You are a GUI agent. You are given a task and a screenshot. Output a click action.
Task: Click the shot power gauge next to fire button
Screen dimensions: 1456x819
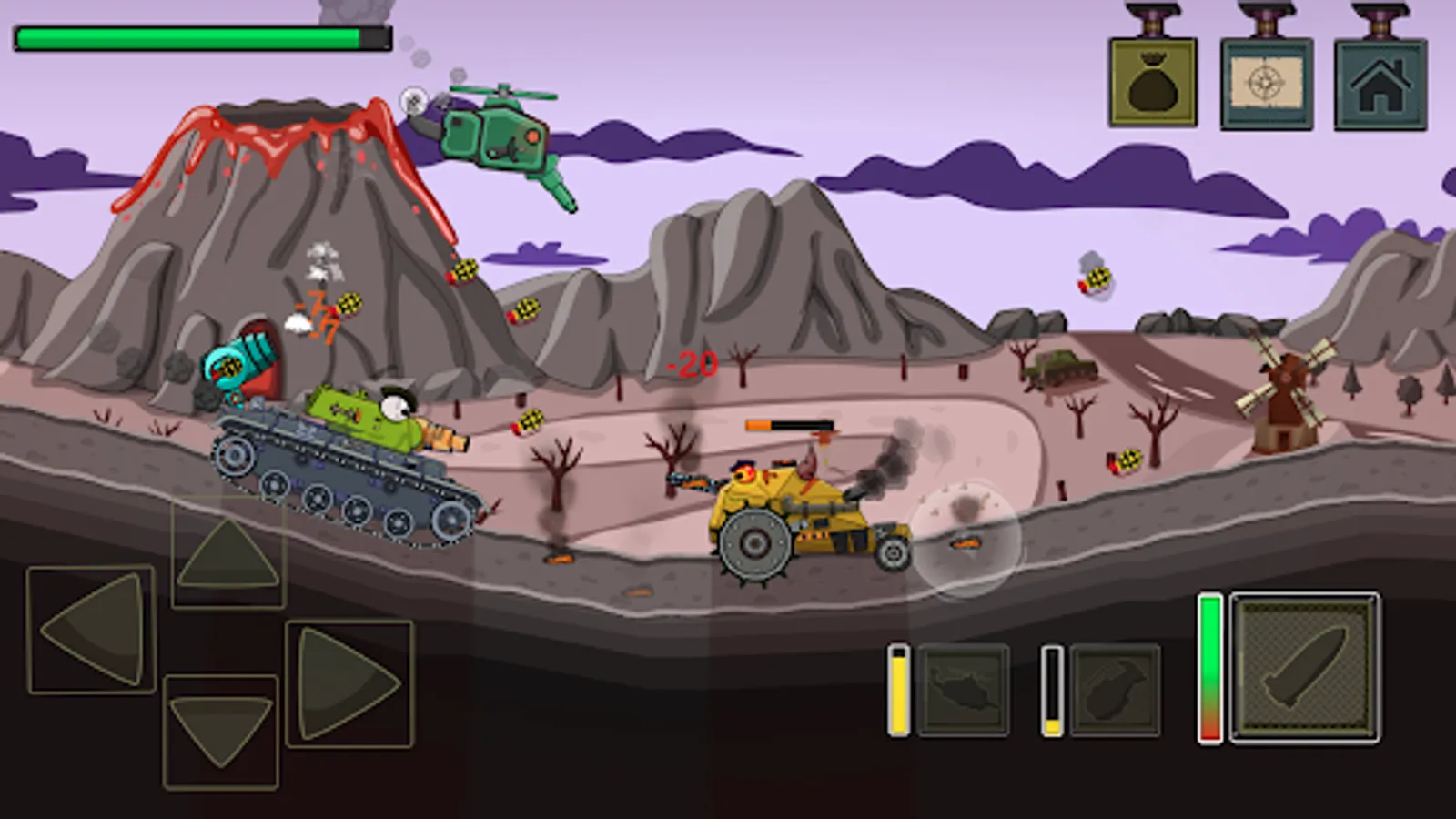click(1210, 669)
